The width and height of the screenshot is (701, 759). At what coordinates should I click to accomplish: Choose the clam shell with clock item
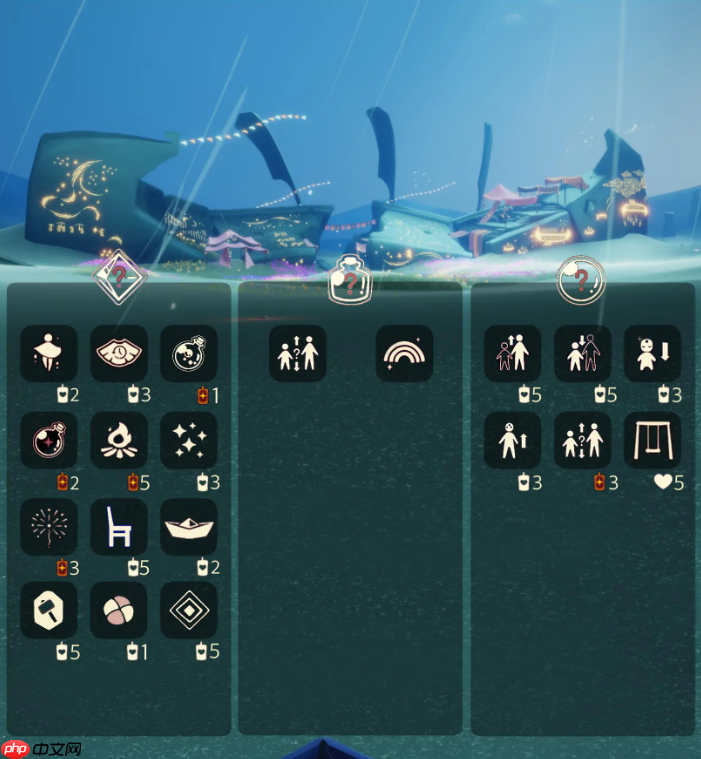tap(119, 353)
